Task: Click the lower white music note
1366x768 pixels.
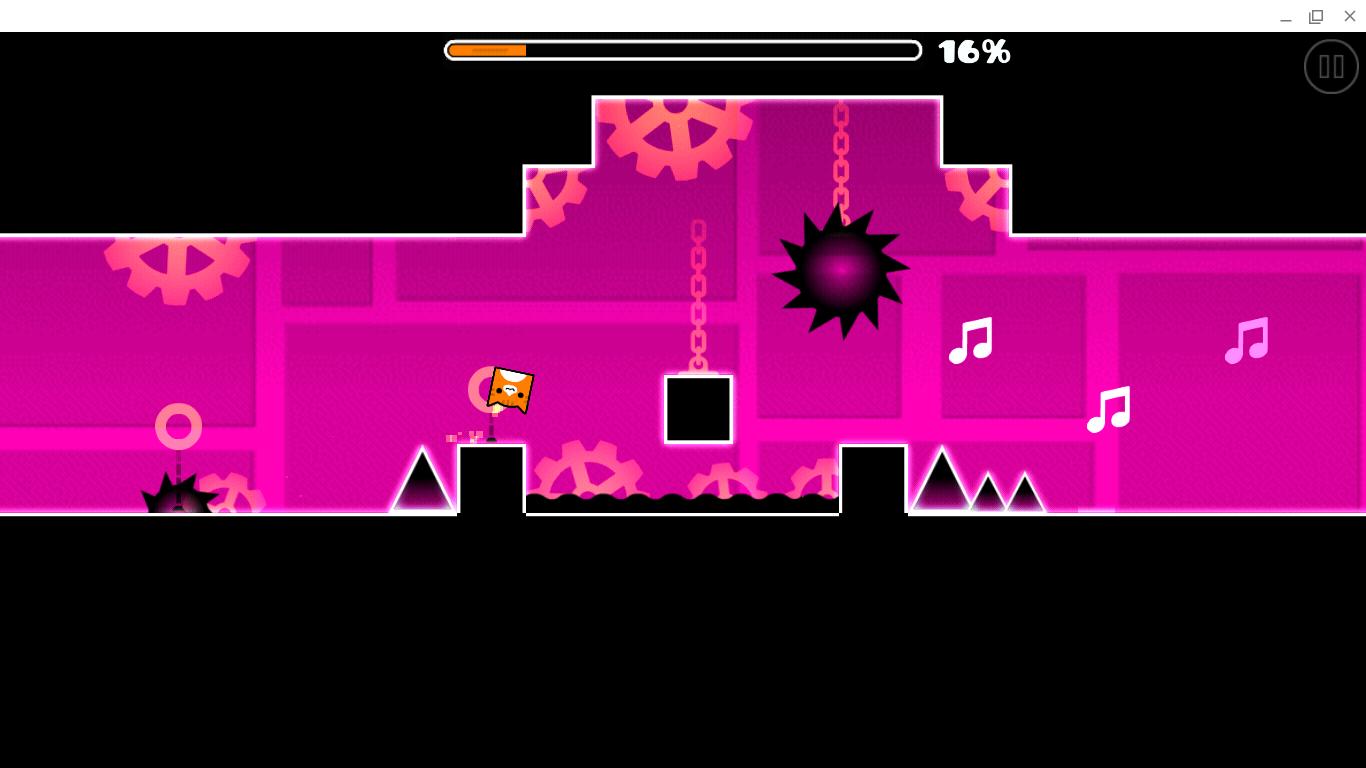Action: click(x=1108, y=410)
